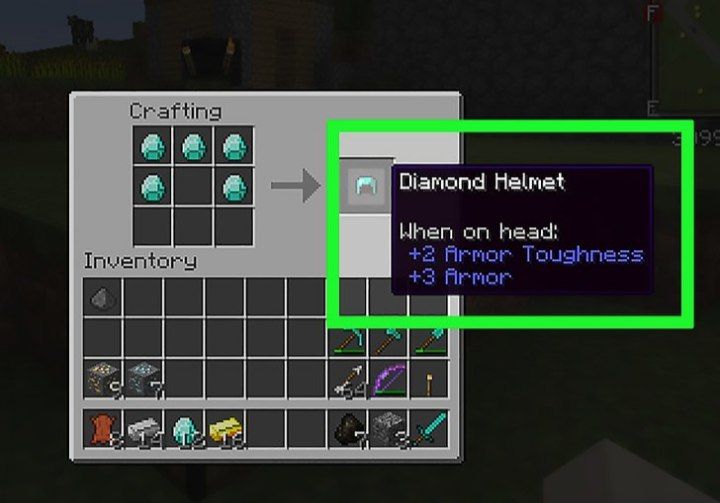Screen dimensions: 720x503
Task: Choose the diamond sword in the hotbar
Action: [x=431, y=429]
